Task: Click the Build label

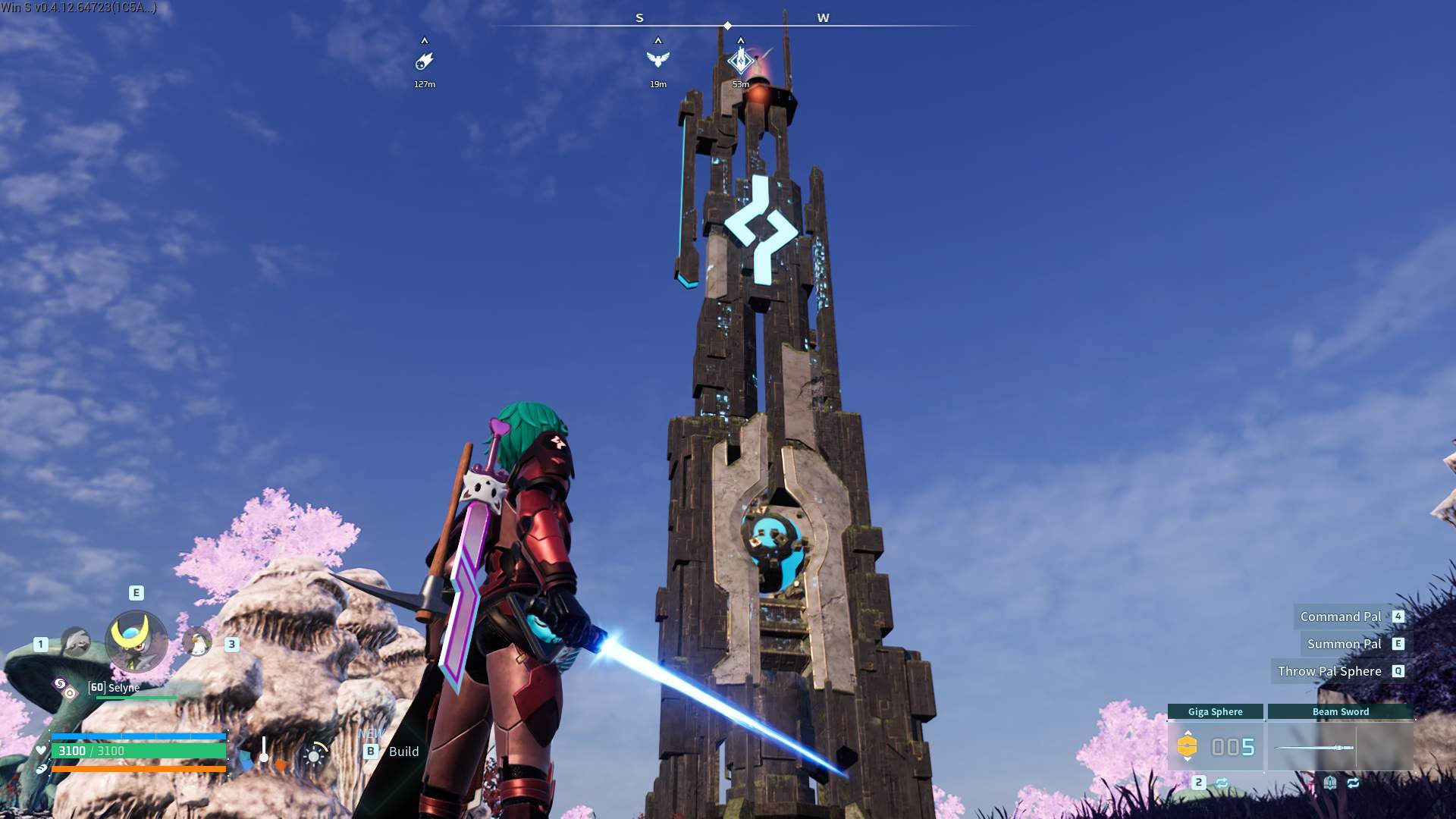Action: (x=403, y=752)
